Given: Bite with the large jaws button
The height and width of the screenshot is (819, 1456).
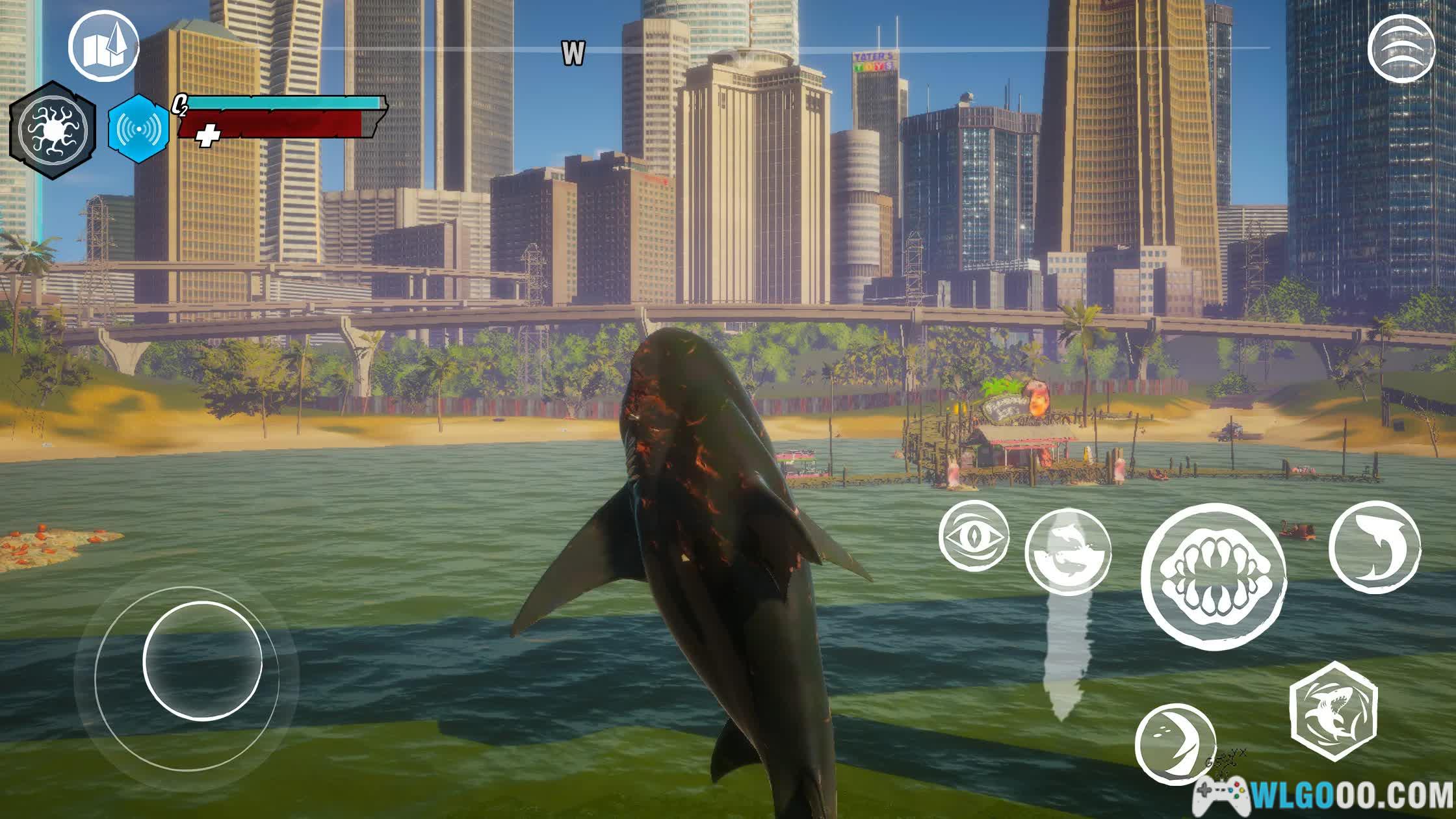Looking at the screenshot, I should 1214,576.
